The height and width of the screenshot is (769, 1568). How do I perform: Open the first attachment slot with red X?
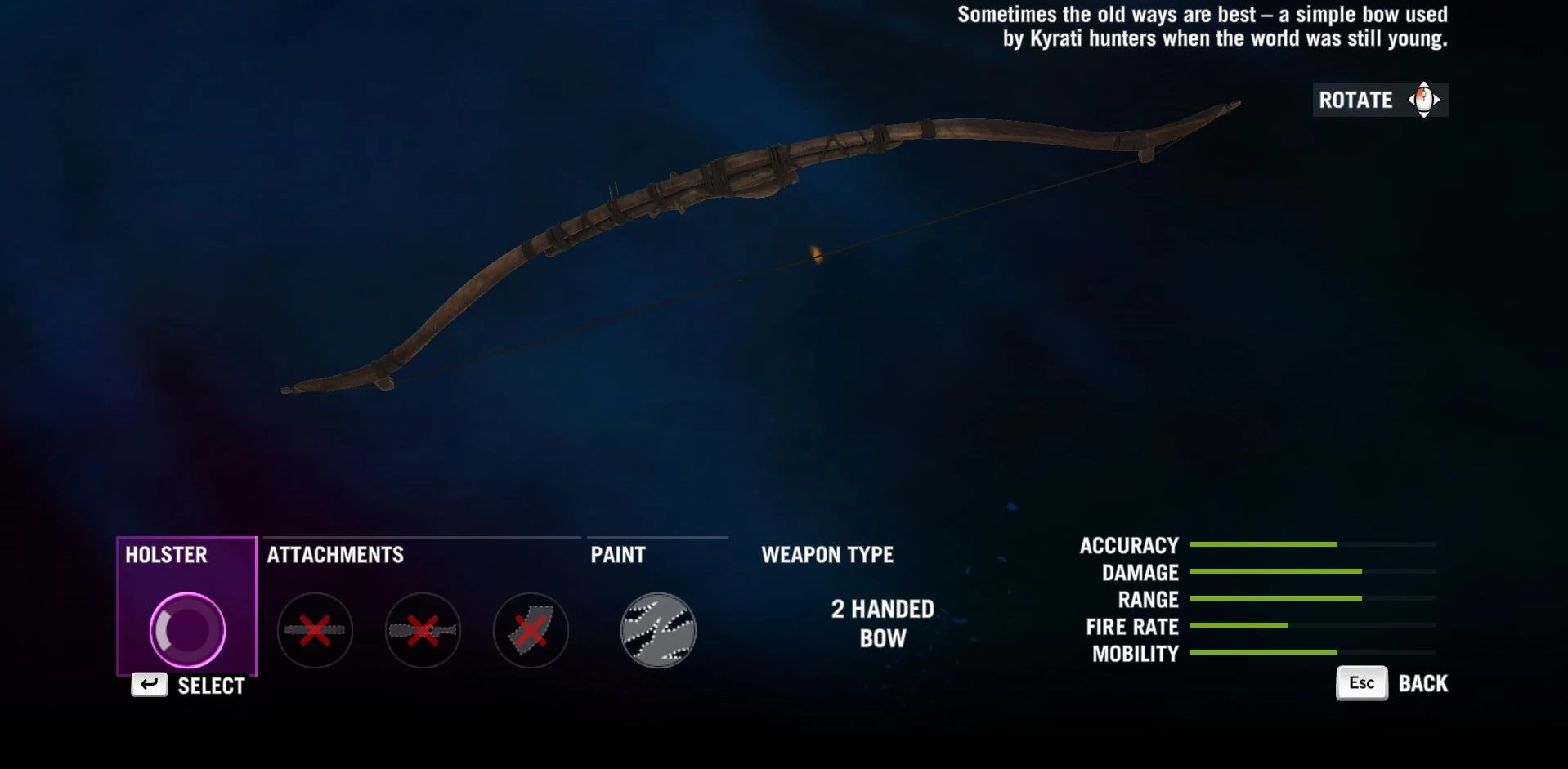click(315, 630)
